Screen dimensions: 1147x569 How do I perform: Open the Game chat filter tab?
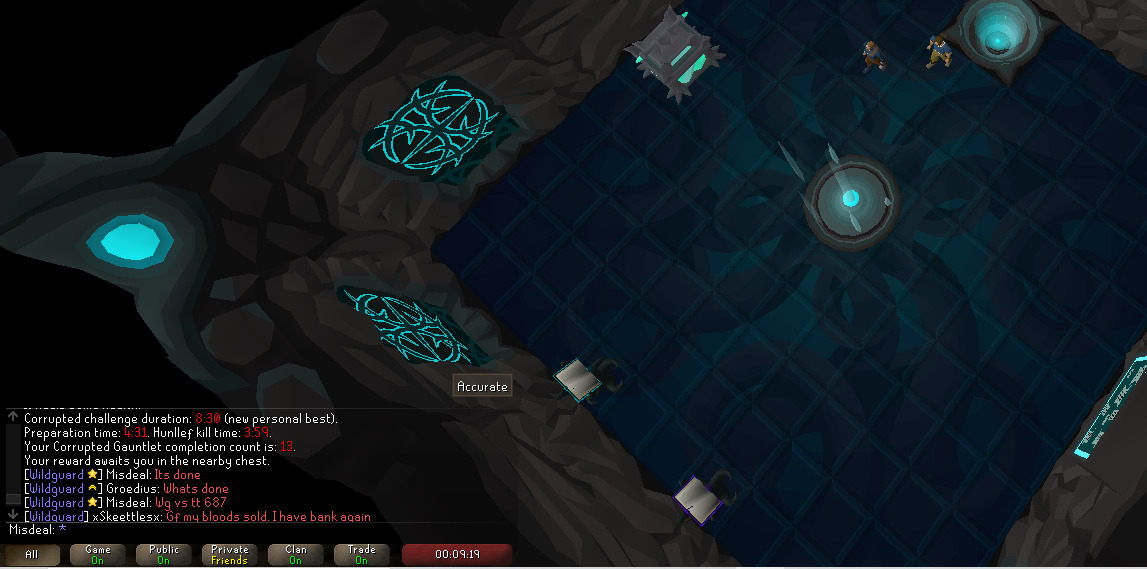[98, 554]
